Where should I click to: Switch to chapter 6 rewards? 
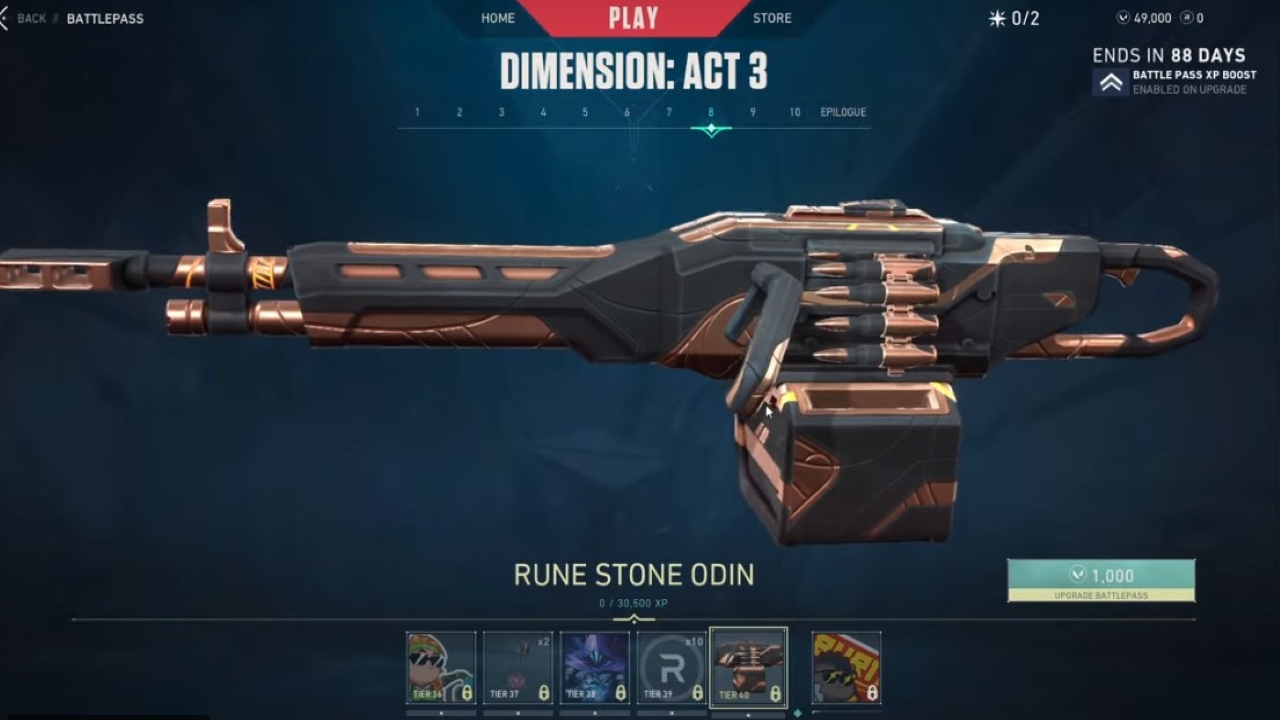tap(627, 112)
